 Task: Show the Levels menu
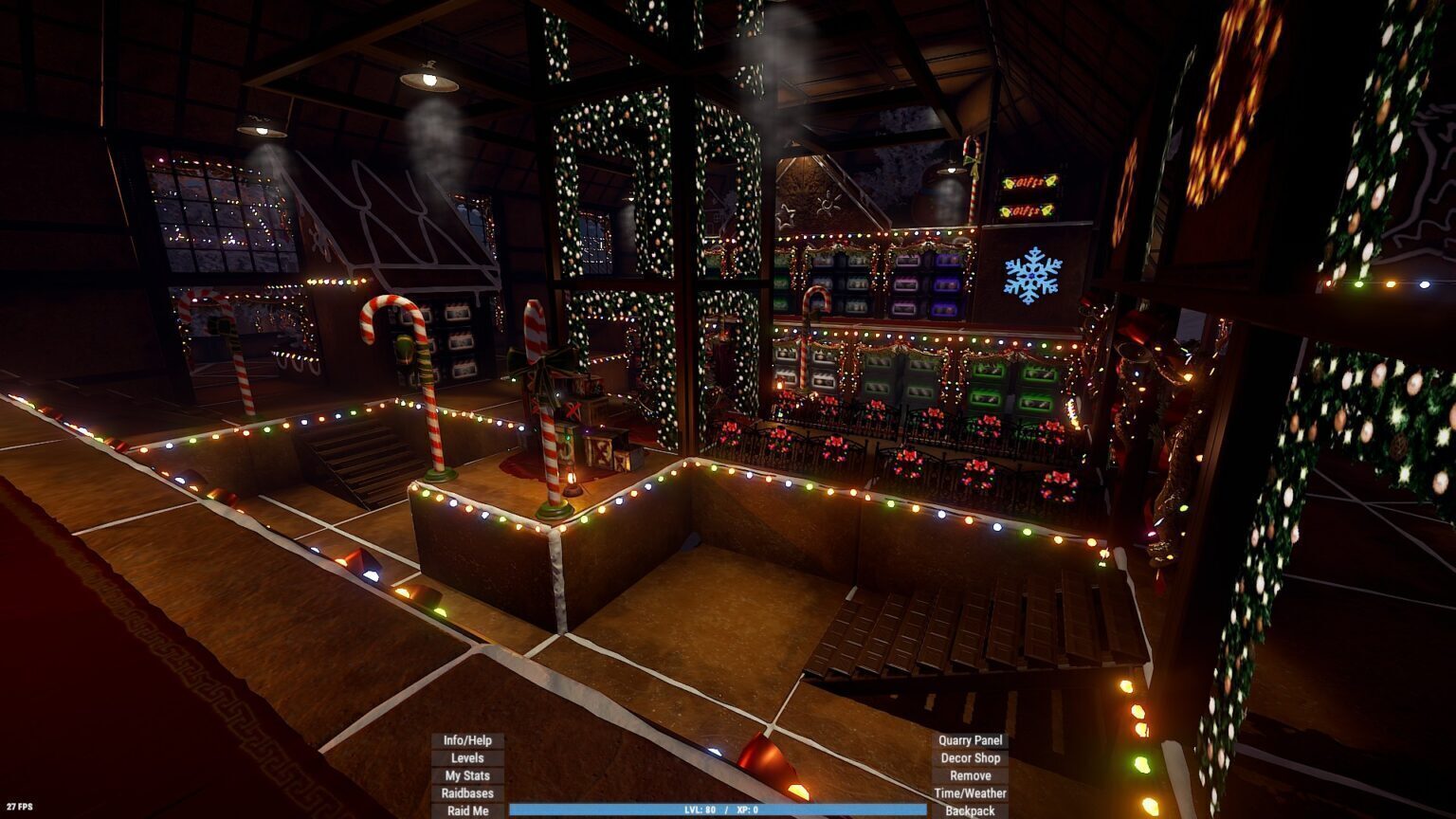pos(467,758)
